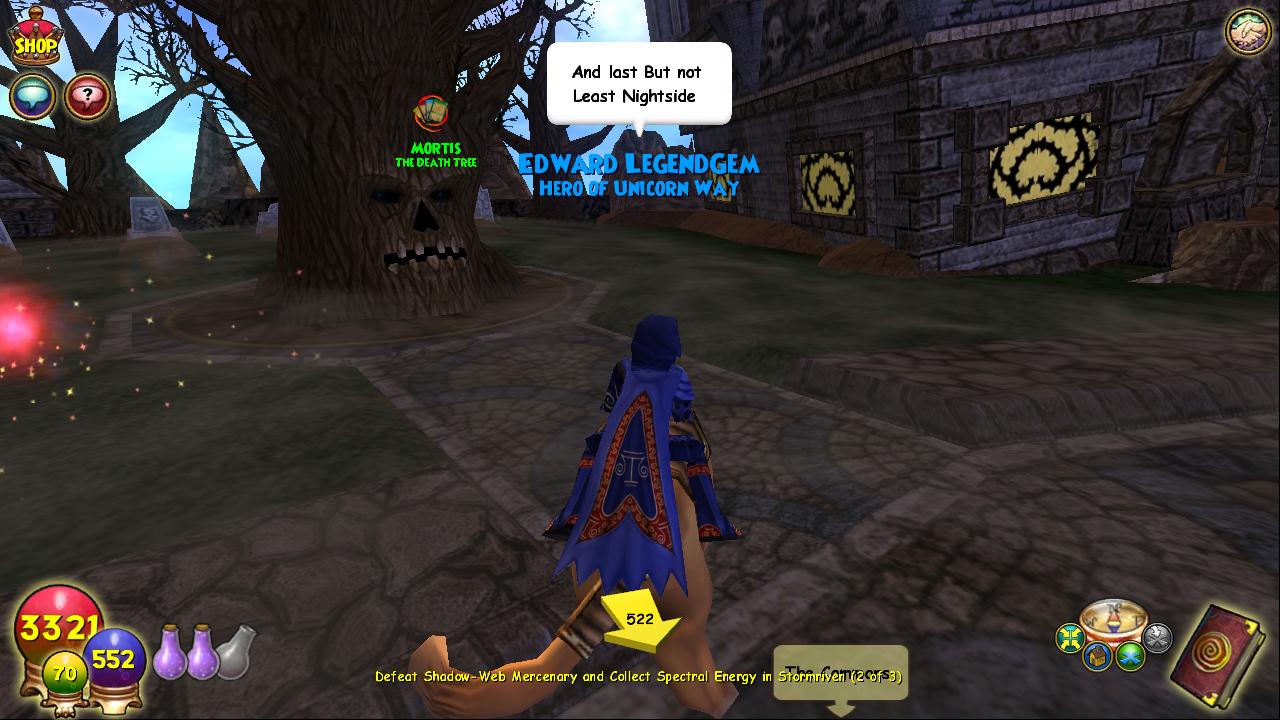Open the red question mark help menu
The image size is (1280, 720).
(88, 97)
